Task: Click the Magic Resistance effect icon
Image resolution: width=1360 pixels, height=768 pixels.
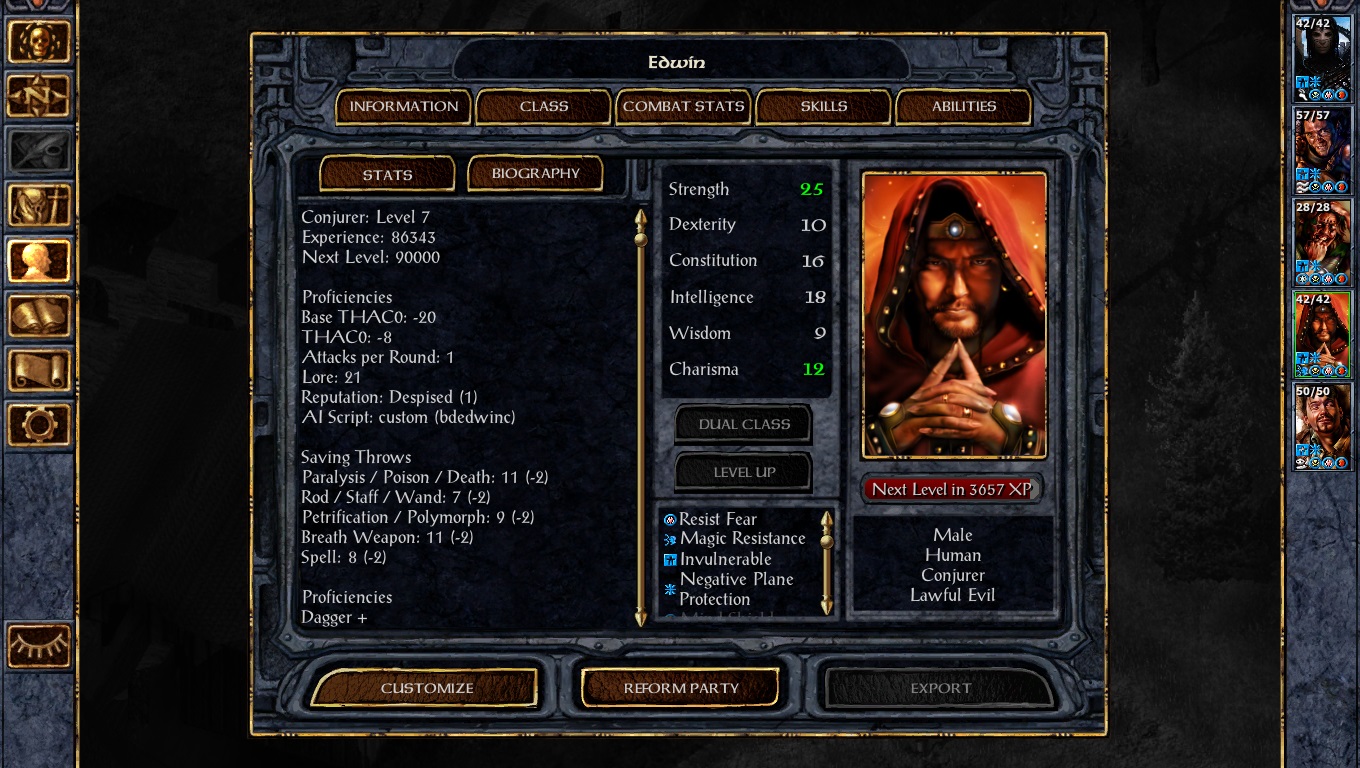Action: tap(671, 539)
